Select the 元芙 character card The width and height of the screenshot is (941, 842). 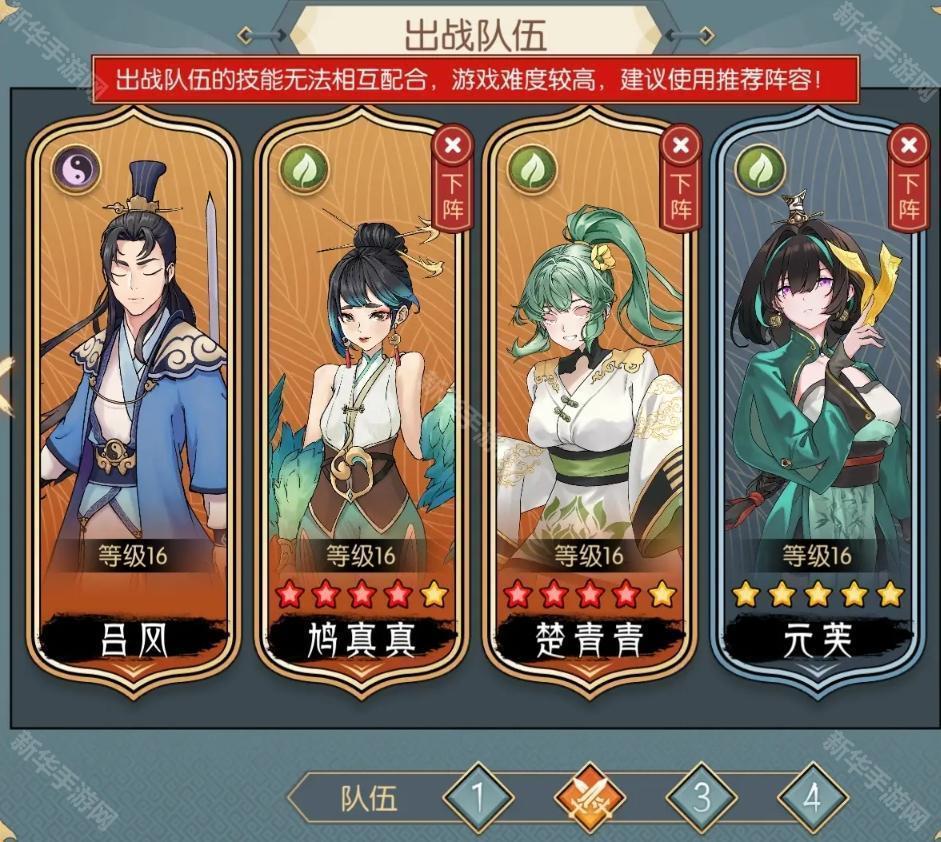pyautogui.click(x=816, y=400)
